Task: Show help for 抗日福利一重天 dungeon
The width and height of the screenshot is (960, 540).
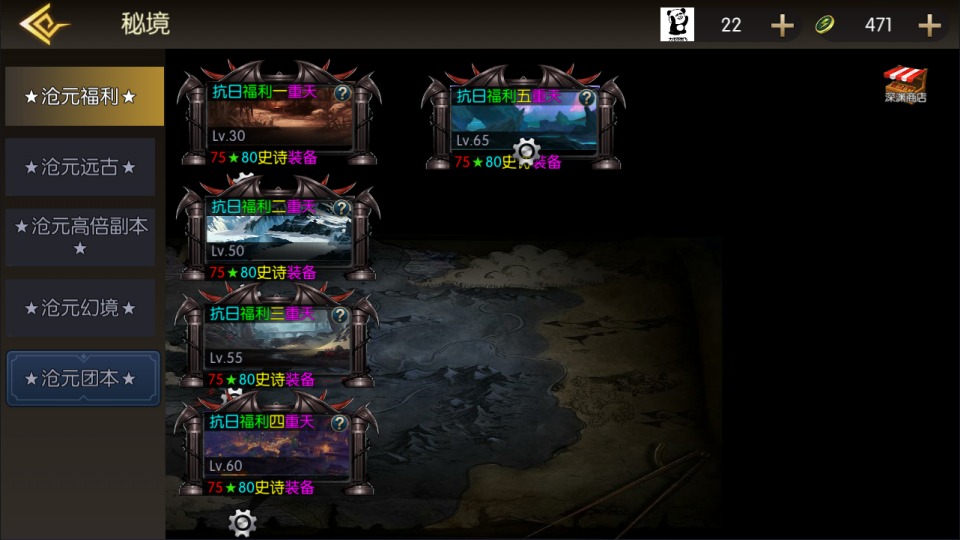Action: coord(342,93)
